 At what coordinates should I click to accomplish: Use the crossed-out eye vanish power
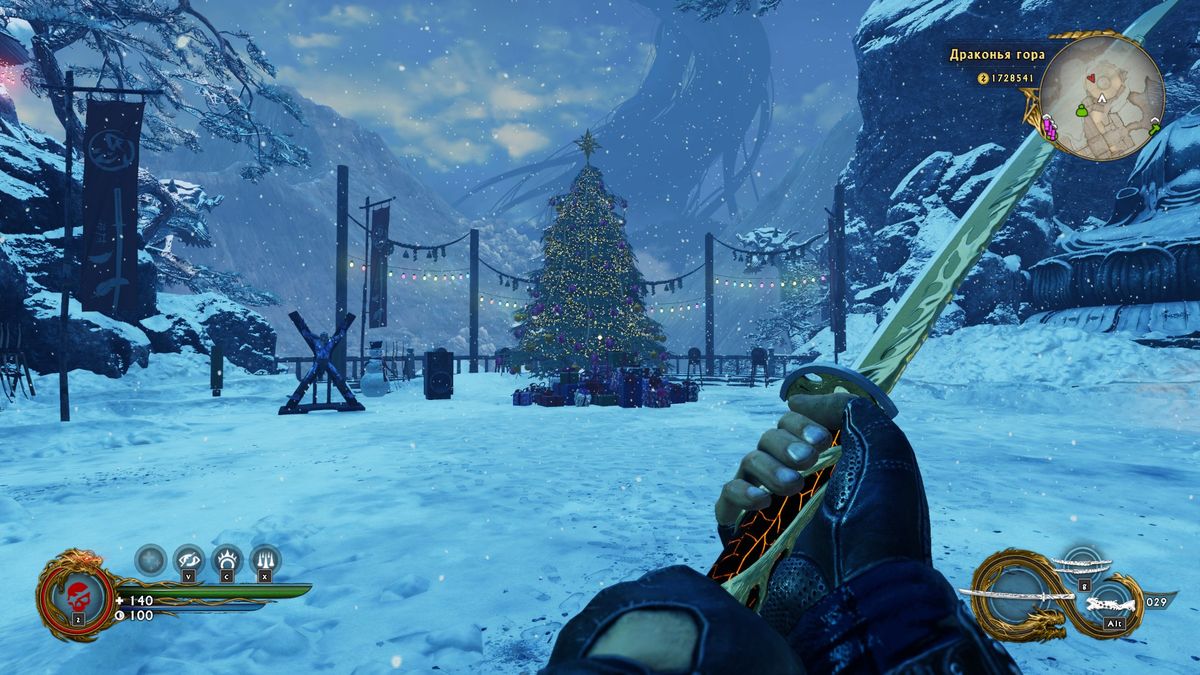[188, 559]
